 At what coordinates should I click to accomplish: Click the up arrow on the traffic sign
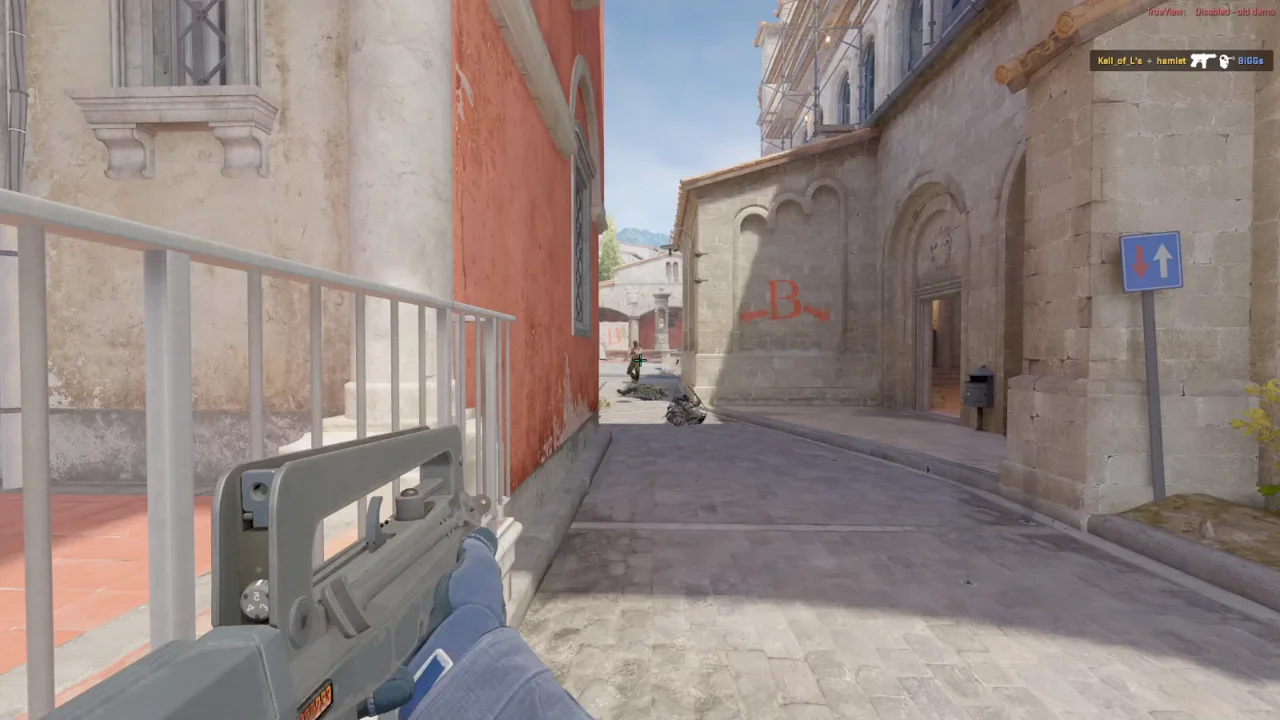tap(1163, 260)
